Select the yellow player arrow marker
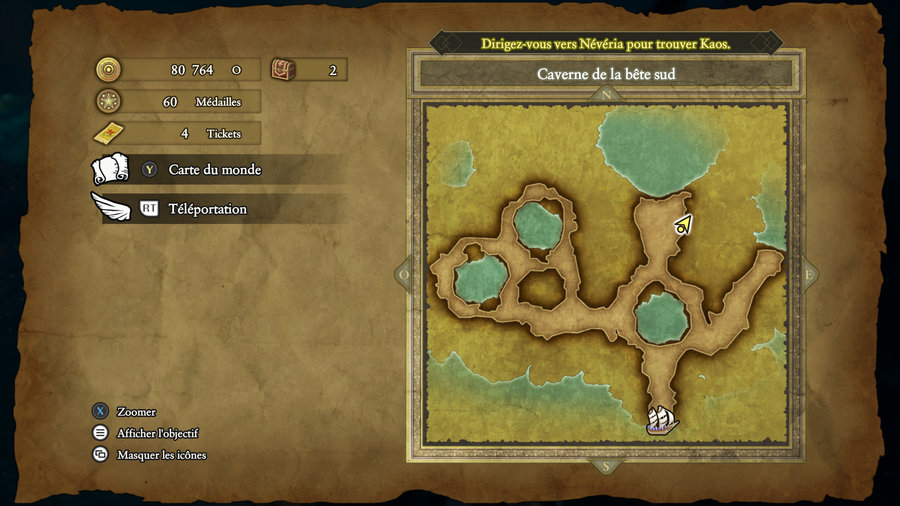The width and height of the screenshot is (900, 506). click(683, 225)
